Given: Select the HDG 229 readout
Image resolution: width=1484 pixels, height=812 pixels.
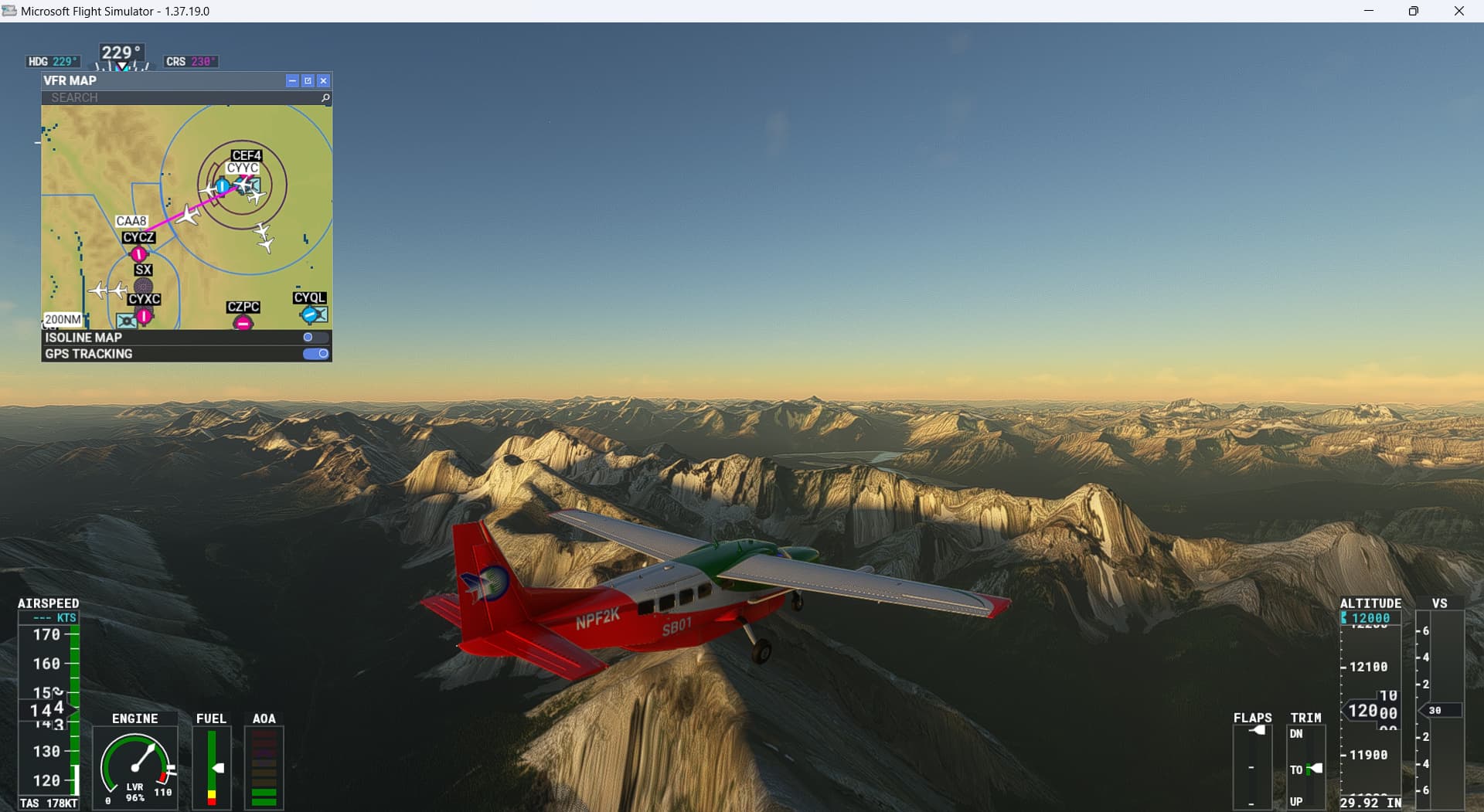Looking at the screenshot, I should (x=53, y=59).
